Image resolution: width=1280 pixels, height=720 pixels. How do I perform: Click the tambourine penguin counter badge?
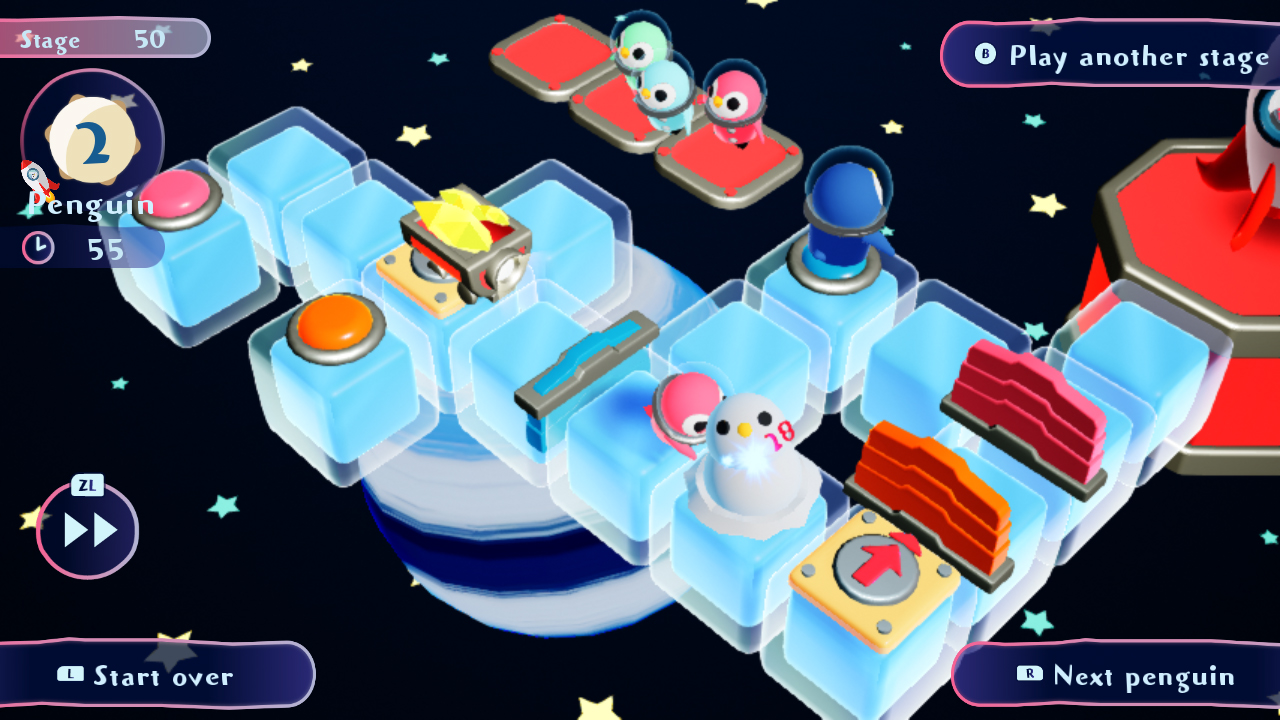click(95, 140)
